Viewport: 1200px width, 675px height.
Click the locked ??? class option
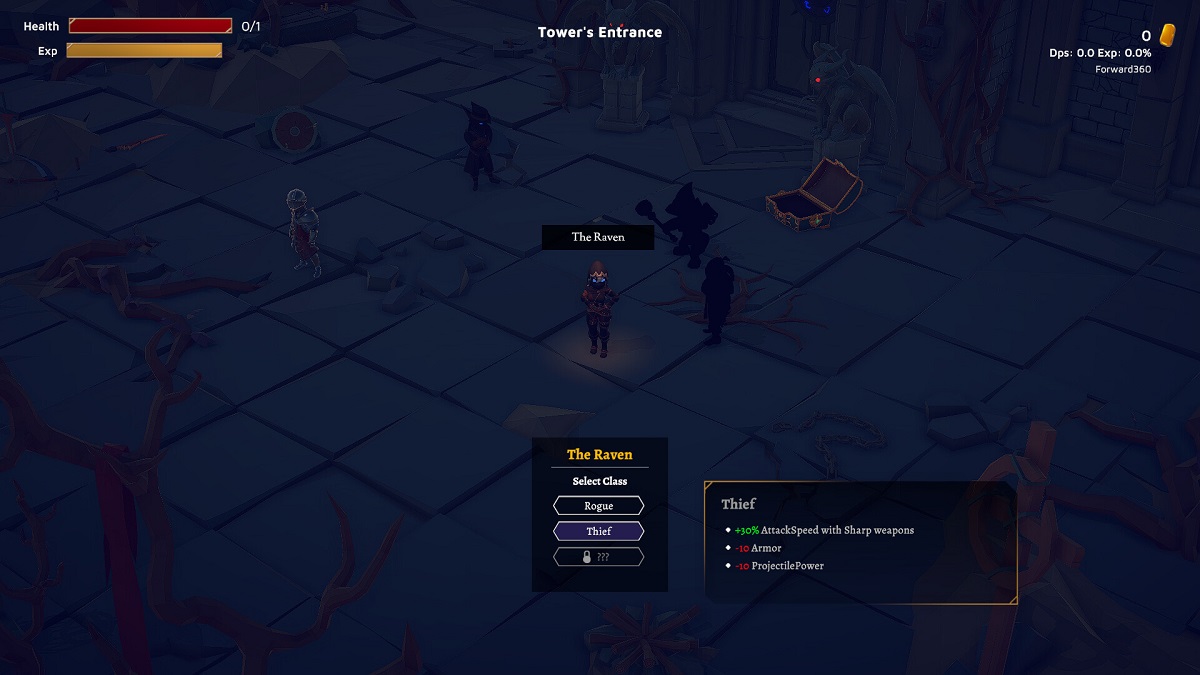[x=599, y=557]
